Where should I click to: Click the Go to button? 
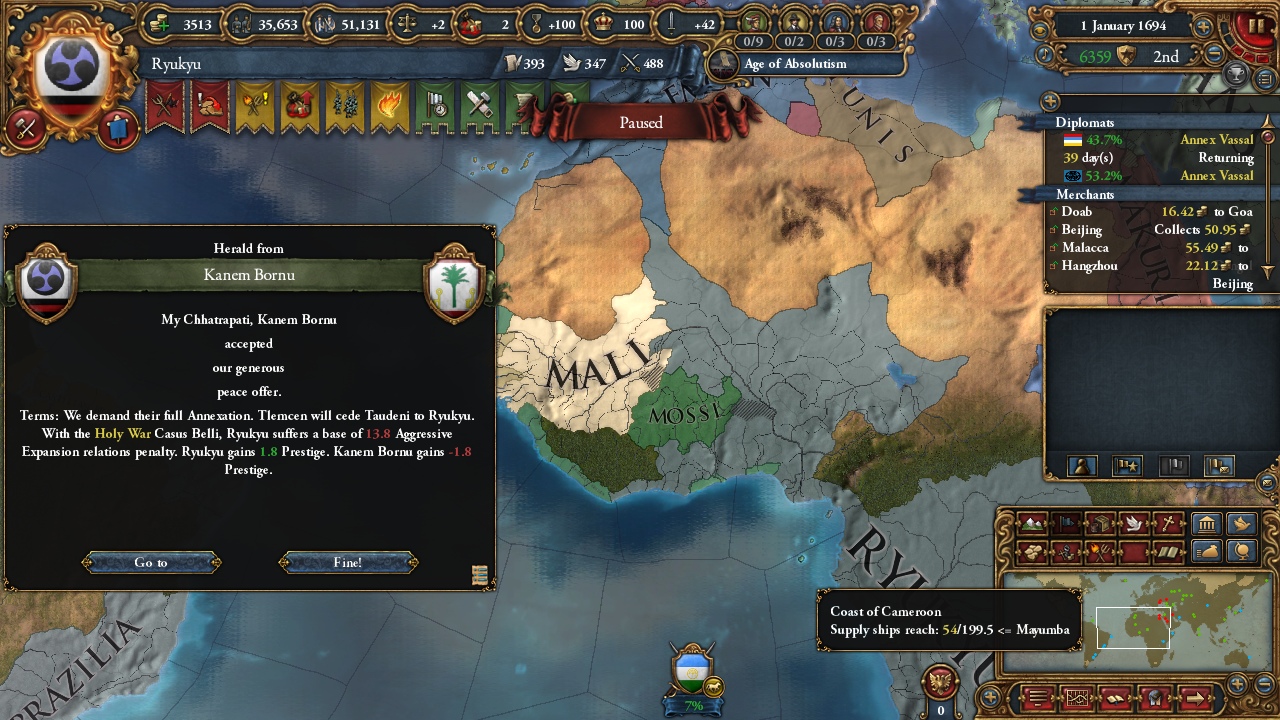150,562
